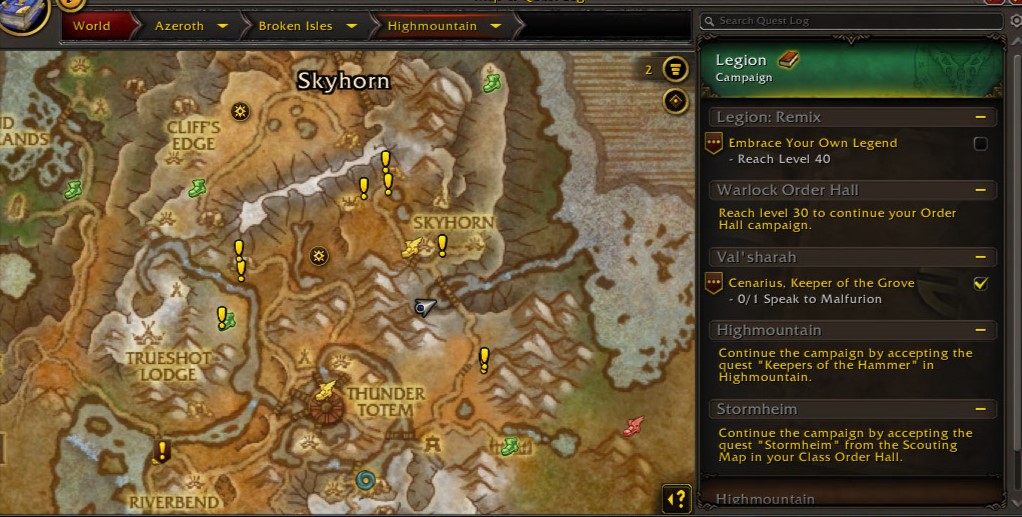This screenshot has width=1022, height=517.
Task: Click the map pin tracking button
Action: 676,101
